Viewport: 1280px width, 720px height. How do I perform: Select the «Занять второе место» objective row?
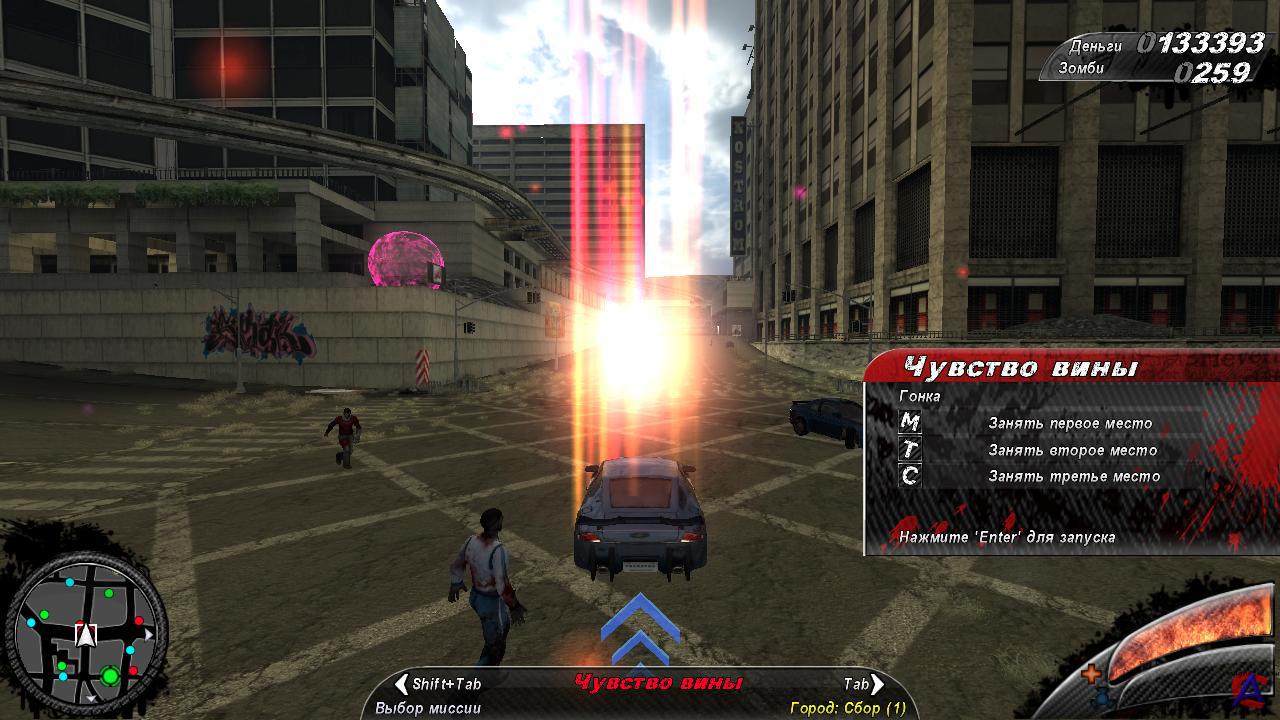point(1072,450)
